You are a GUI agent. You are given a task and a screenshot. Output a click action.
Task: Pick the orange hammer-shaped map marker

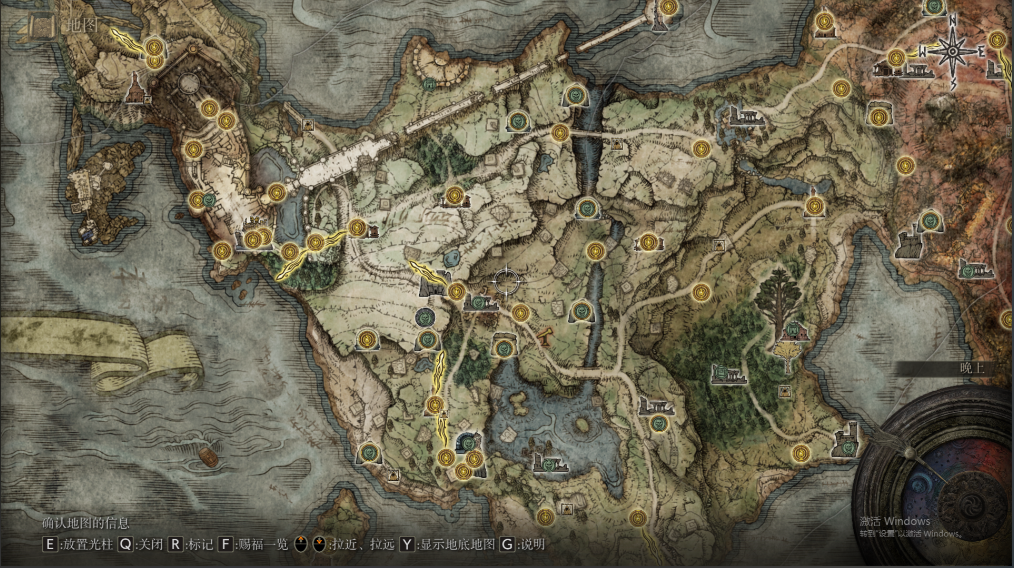tap(546, 336)
